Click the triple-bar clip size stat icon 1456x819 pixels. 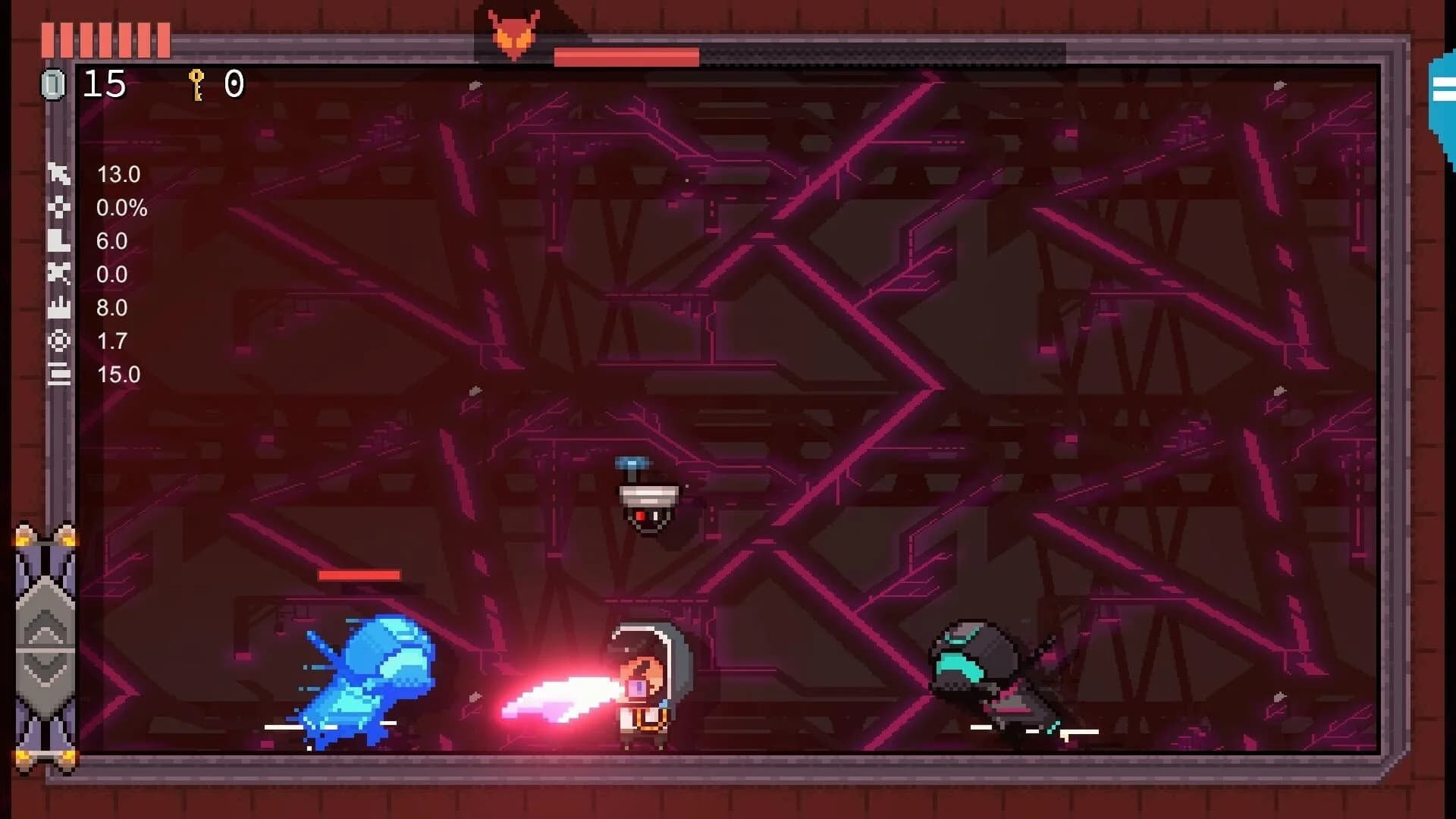coord(59,374)
